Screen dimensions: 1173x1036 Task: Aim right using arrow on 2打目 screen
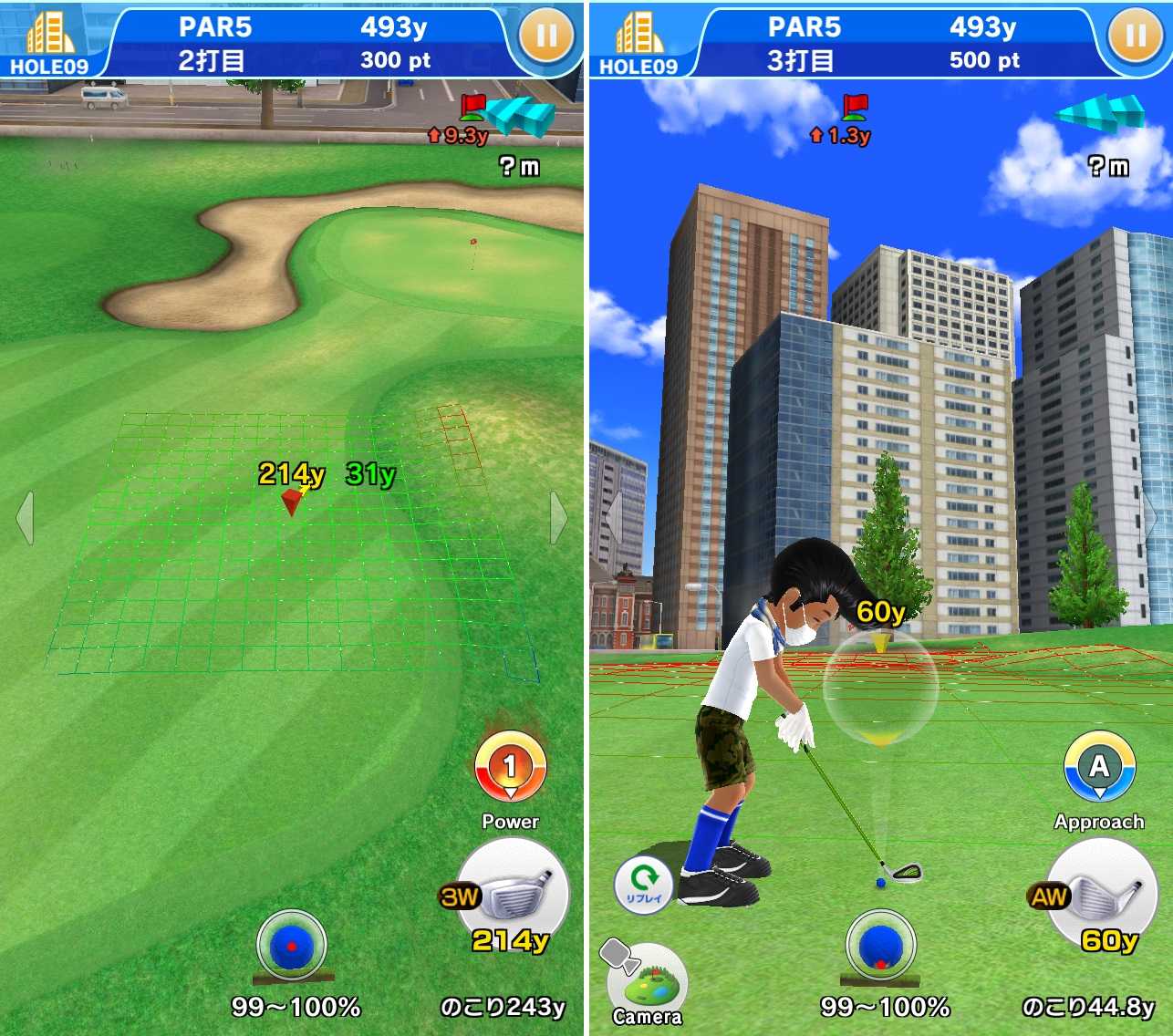pos(558,518)
